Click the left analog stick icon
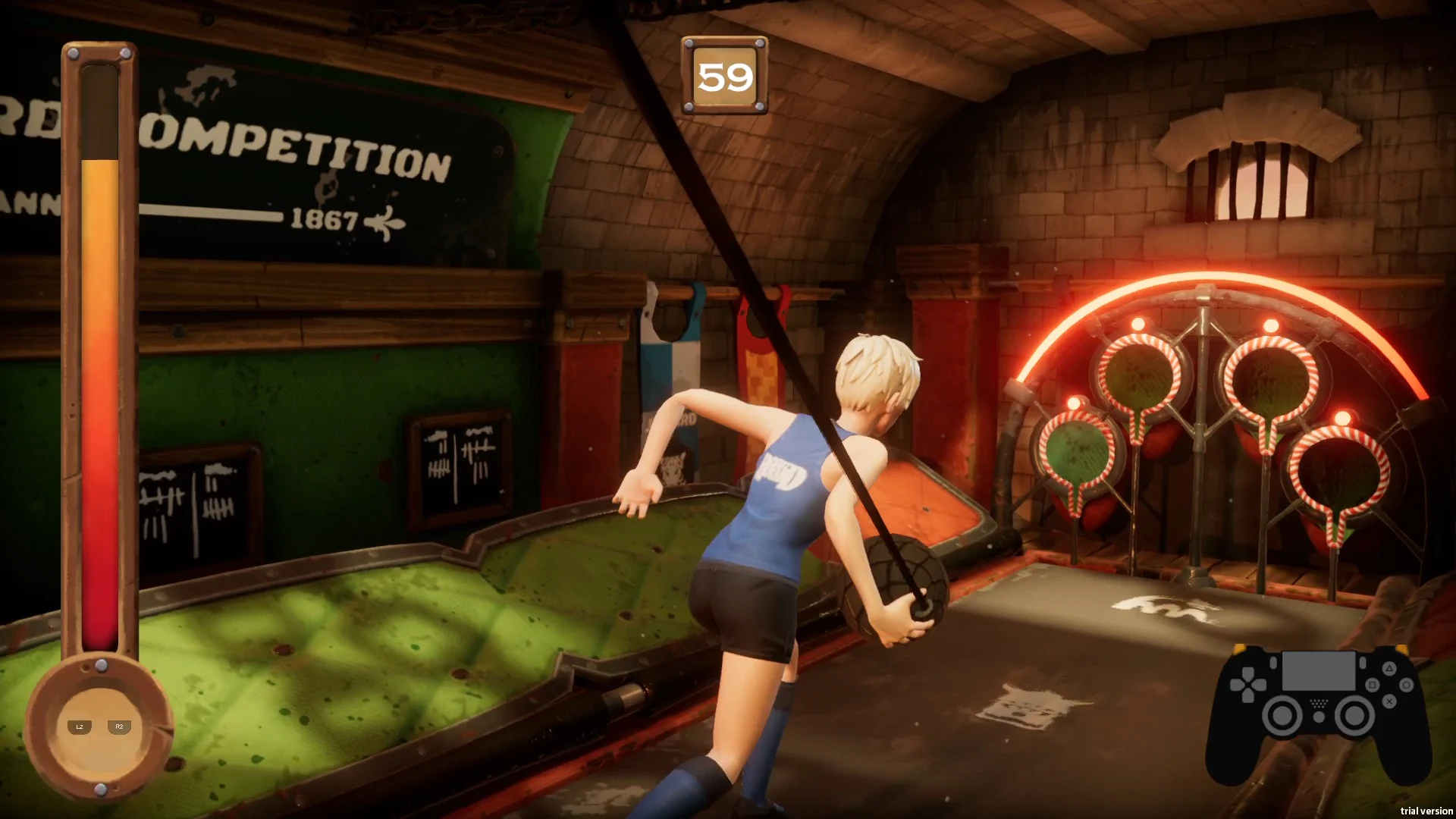 coord(1282,715)
